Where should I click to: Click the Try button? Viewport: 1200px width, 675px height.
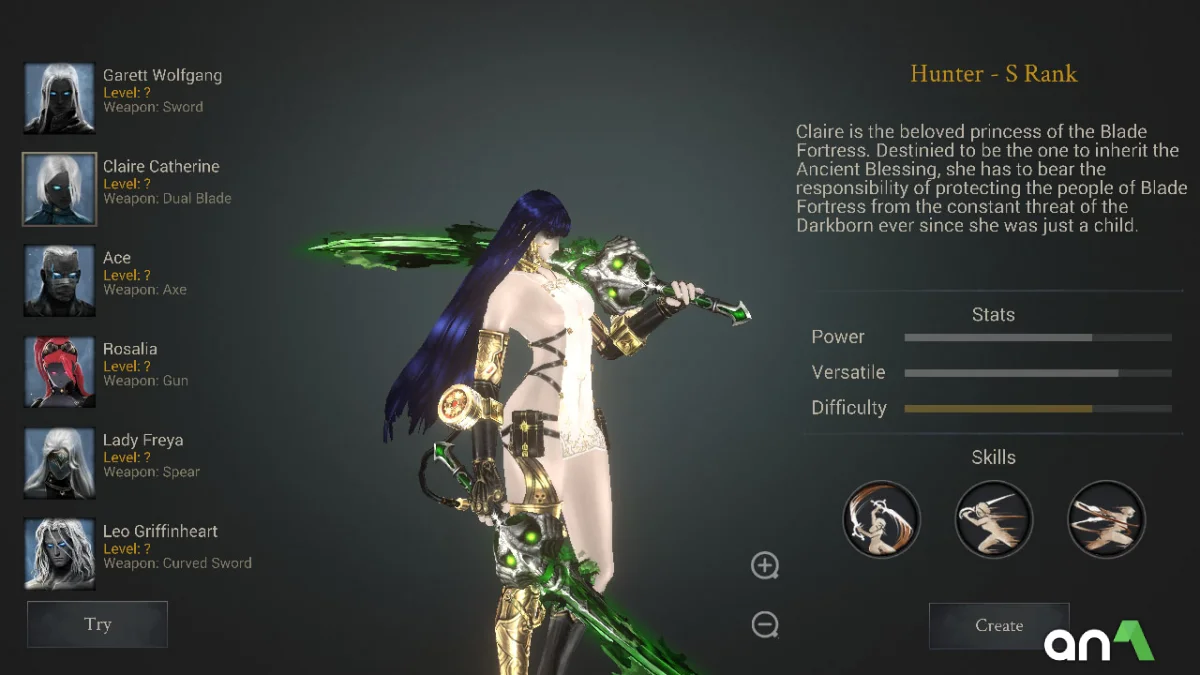tap(97, 624)
